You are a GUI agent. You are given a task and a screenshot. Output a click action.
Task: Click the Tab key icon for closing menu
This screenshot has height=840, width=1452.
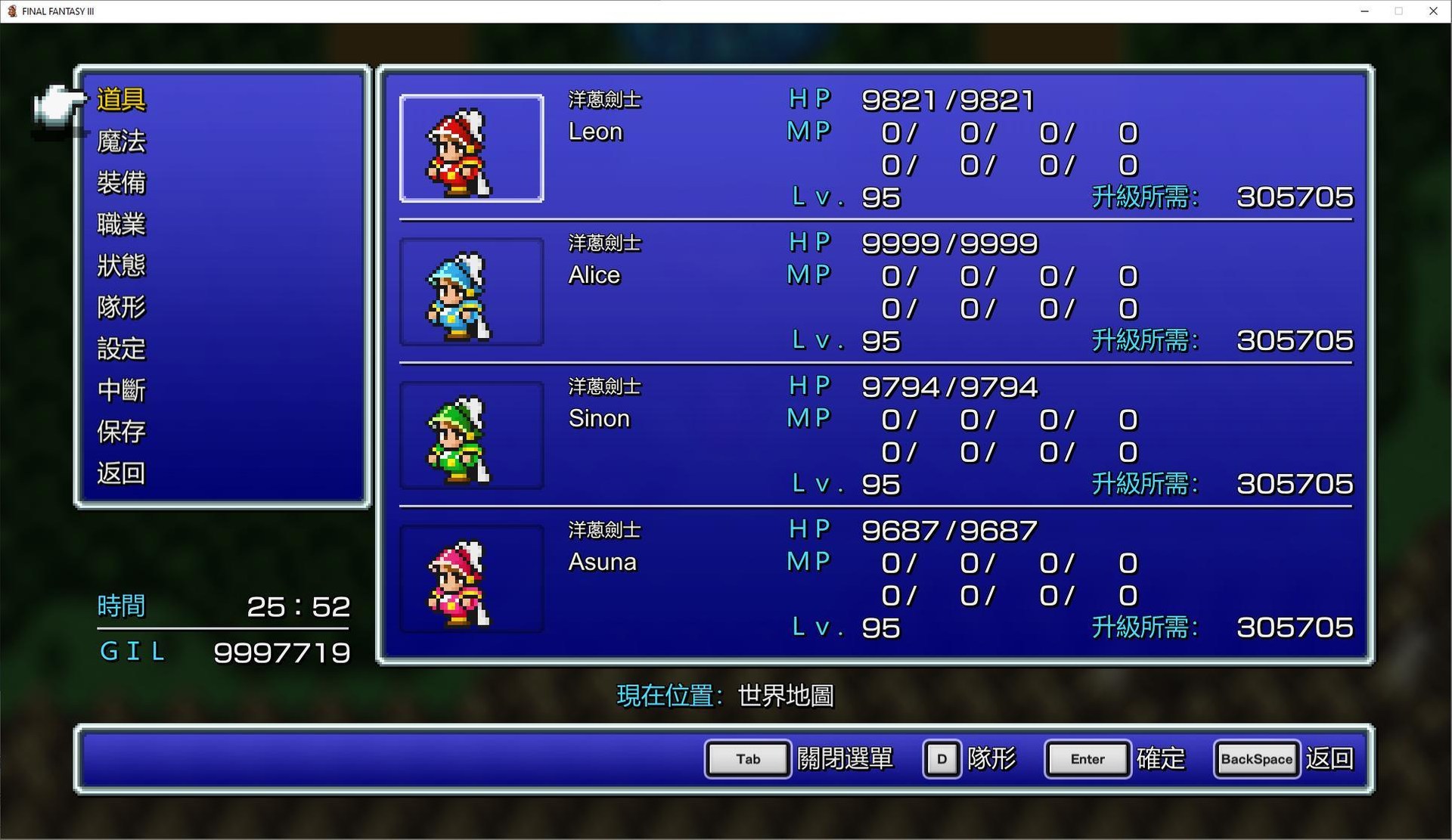747,759
